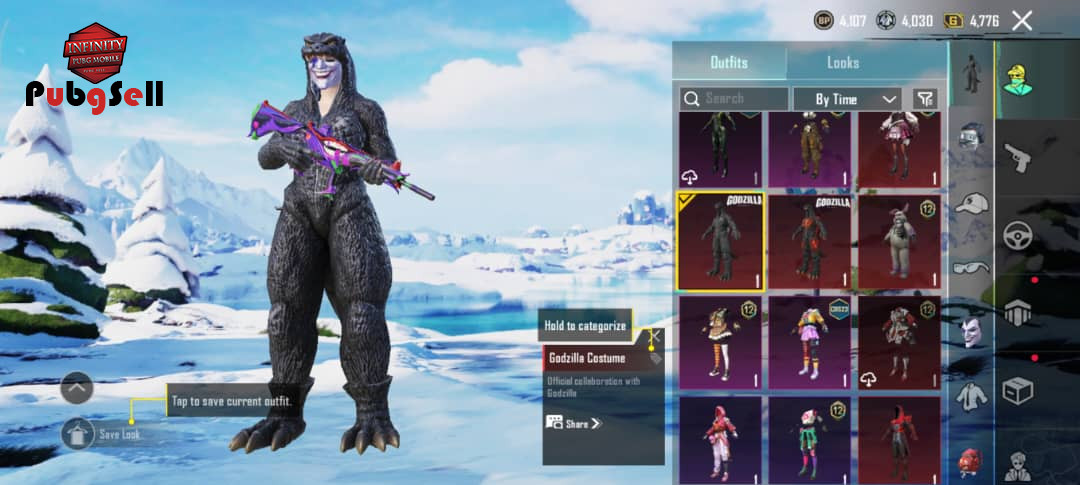This screenshot has height=485, width=1080.
Task: Close the inventory screen with the X
Action: click(x=1022, y=20)
